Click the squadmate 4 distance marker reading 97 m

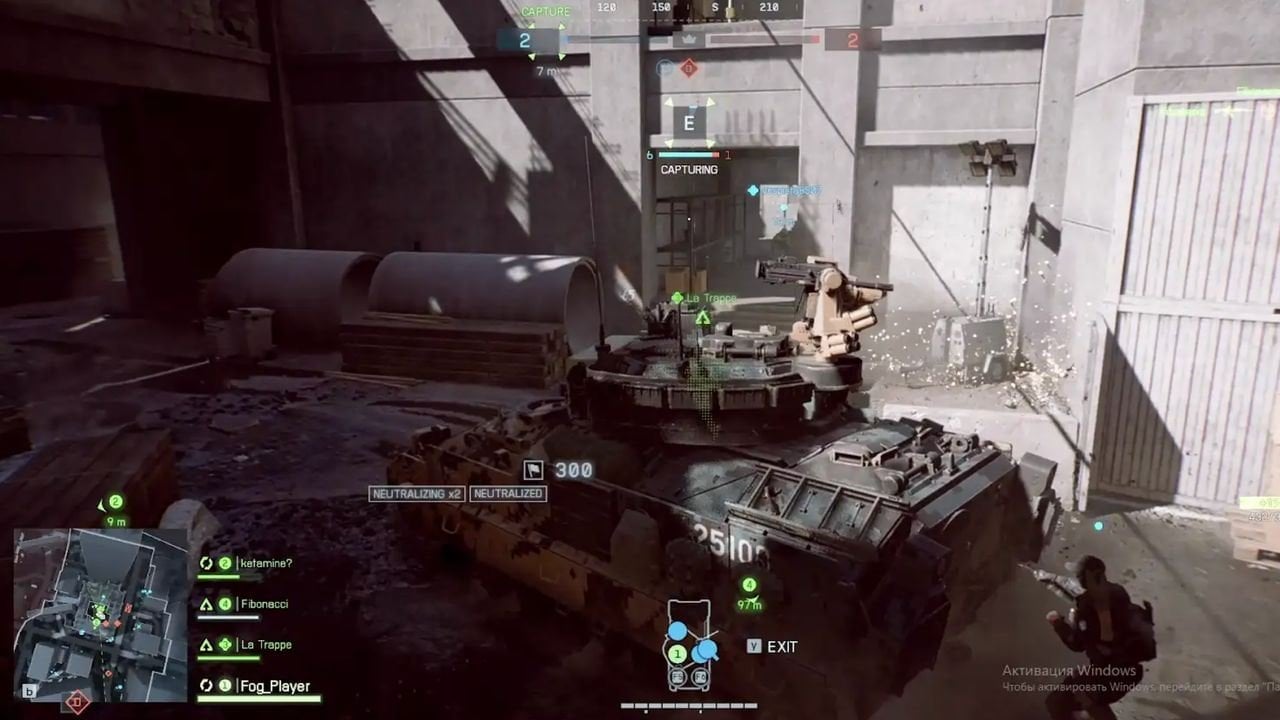point(749,593)
